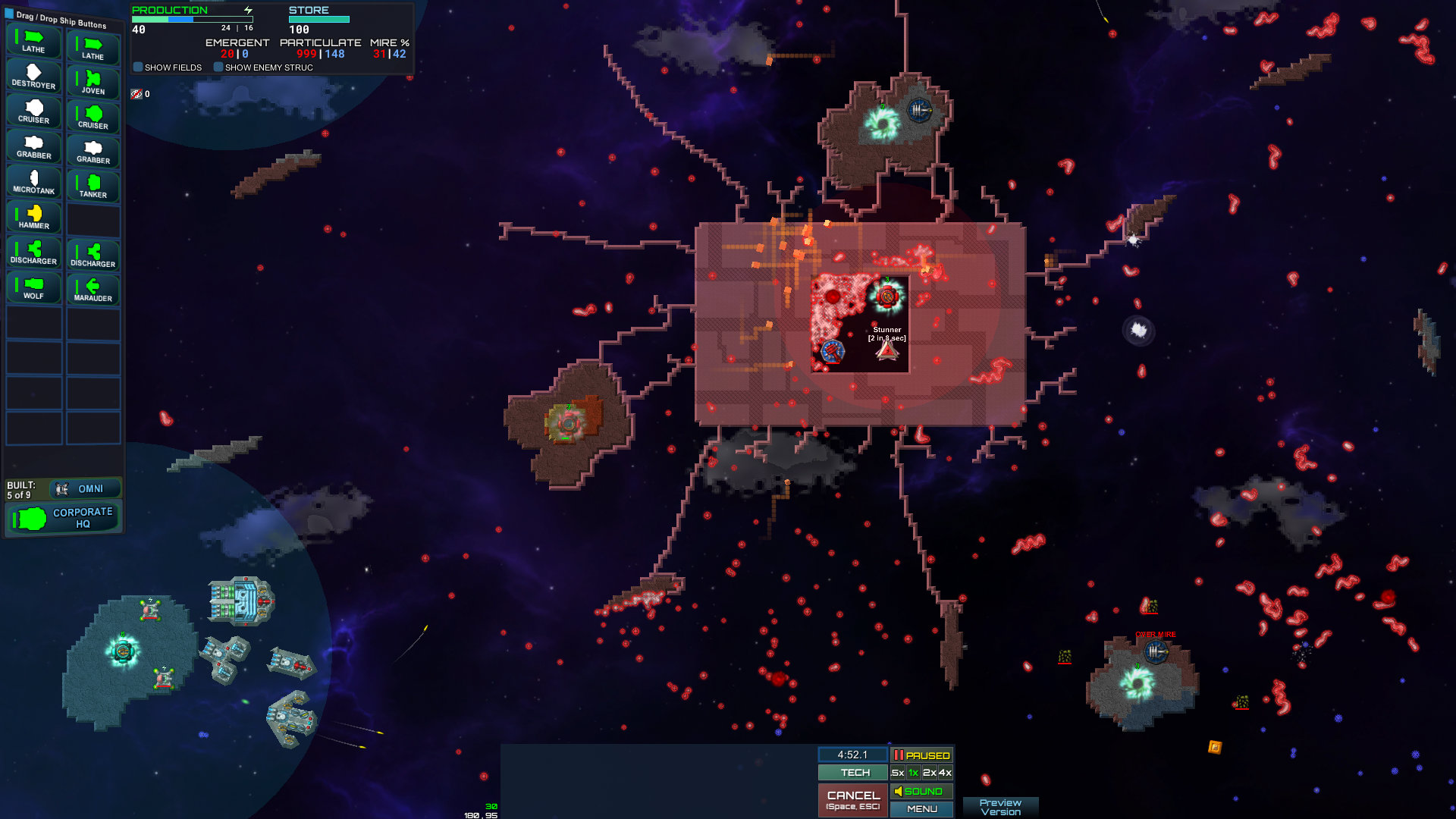Pick the Marauder ship icon
The width and height of the screenshot is (1456, 819).
coord(93,287)
